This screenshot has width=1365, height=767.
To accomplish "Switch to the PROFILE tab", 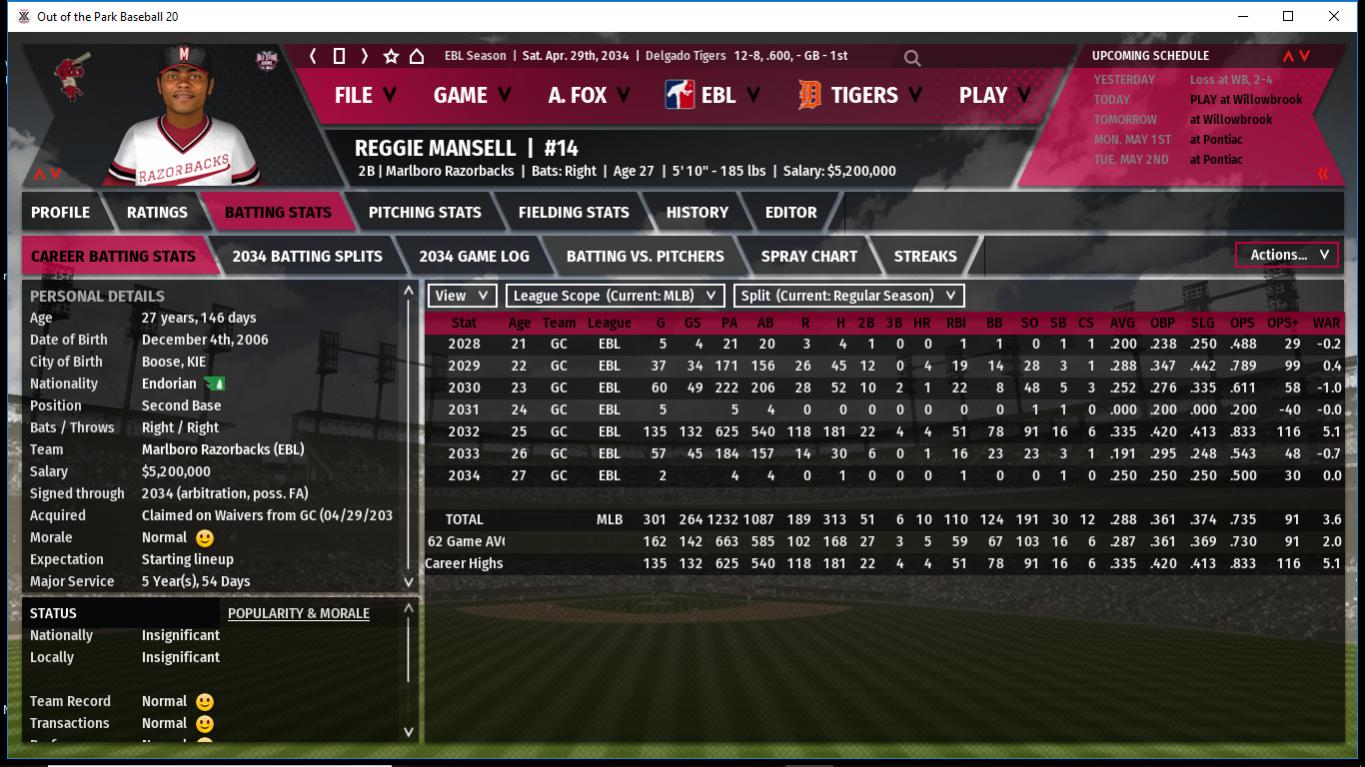I will tap(60, 212).
